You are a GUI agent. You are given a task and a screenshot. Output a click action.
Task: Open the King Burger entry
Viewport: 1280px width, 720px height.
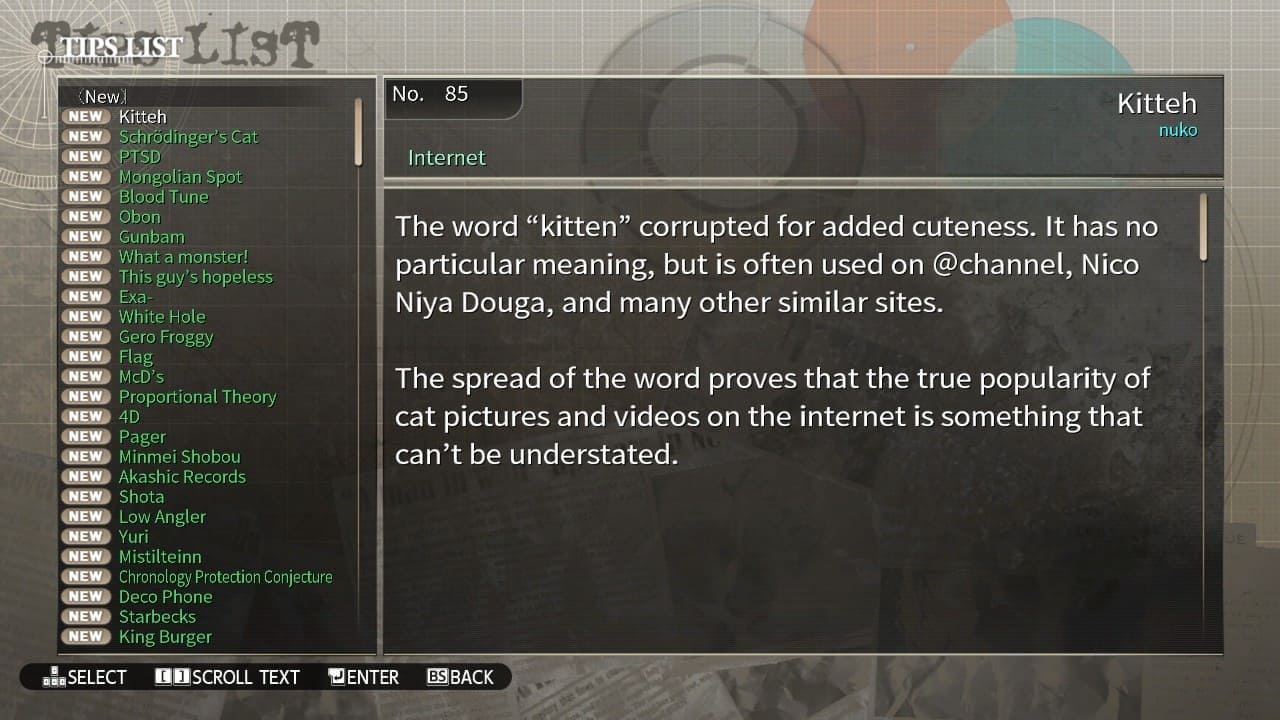(x=165, y=637)
